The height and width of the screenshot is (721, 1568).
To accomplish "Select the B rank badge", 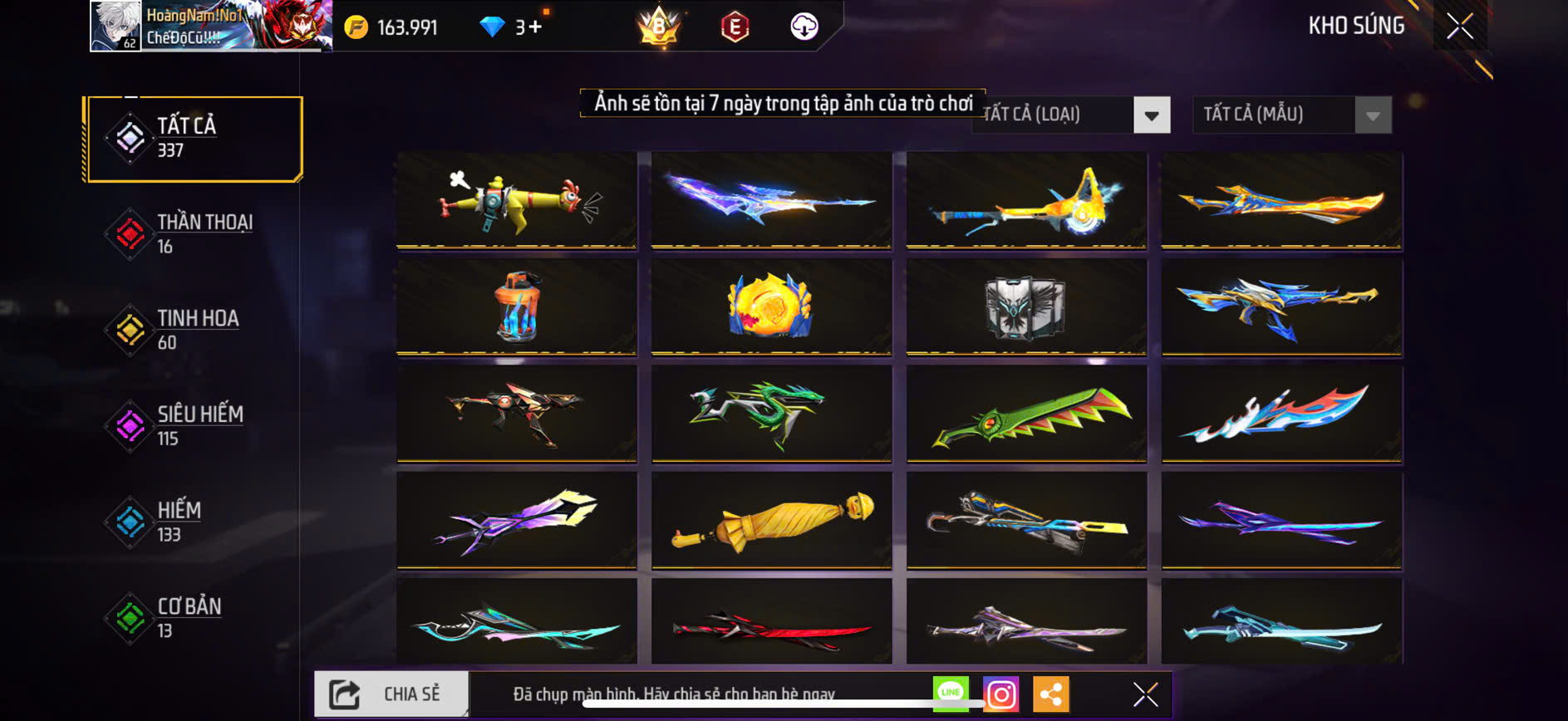I will coord(656,27).
